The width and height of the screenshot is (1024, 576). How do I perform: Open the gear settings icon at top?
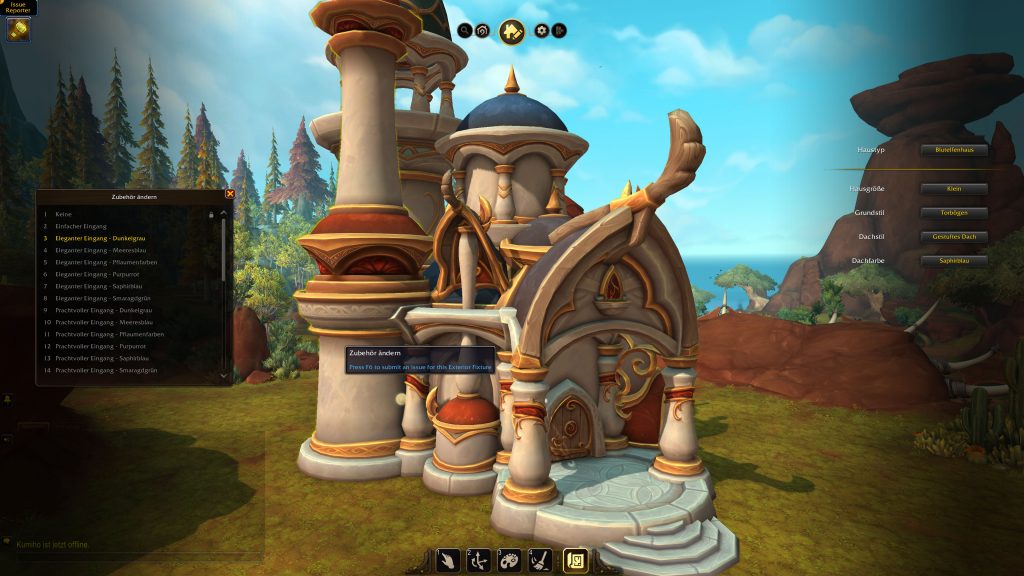[542, 31]
